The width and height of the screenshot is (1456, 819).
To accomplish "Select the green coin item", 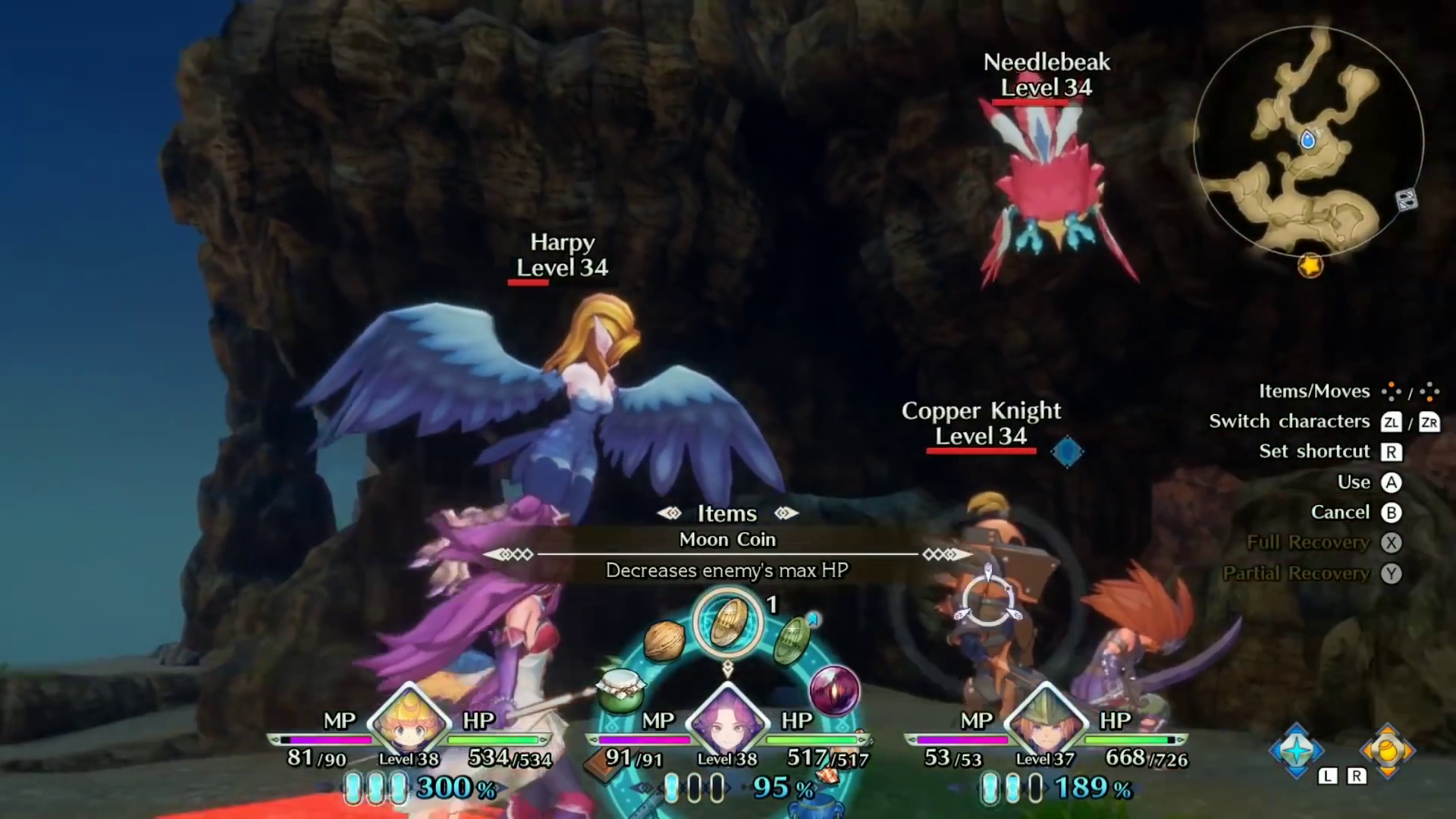I will pyautogui.click(x=792, y=639).
